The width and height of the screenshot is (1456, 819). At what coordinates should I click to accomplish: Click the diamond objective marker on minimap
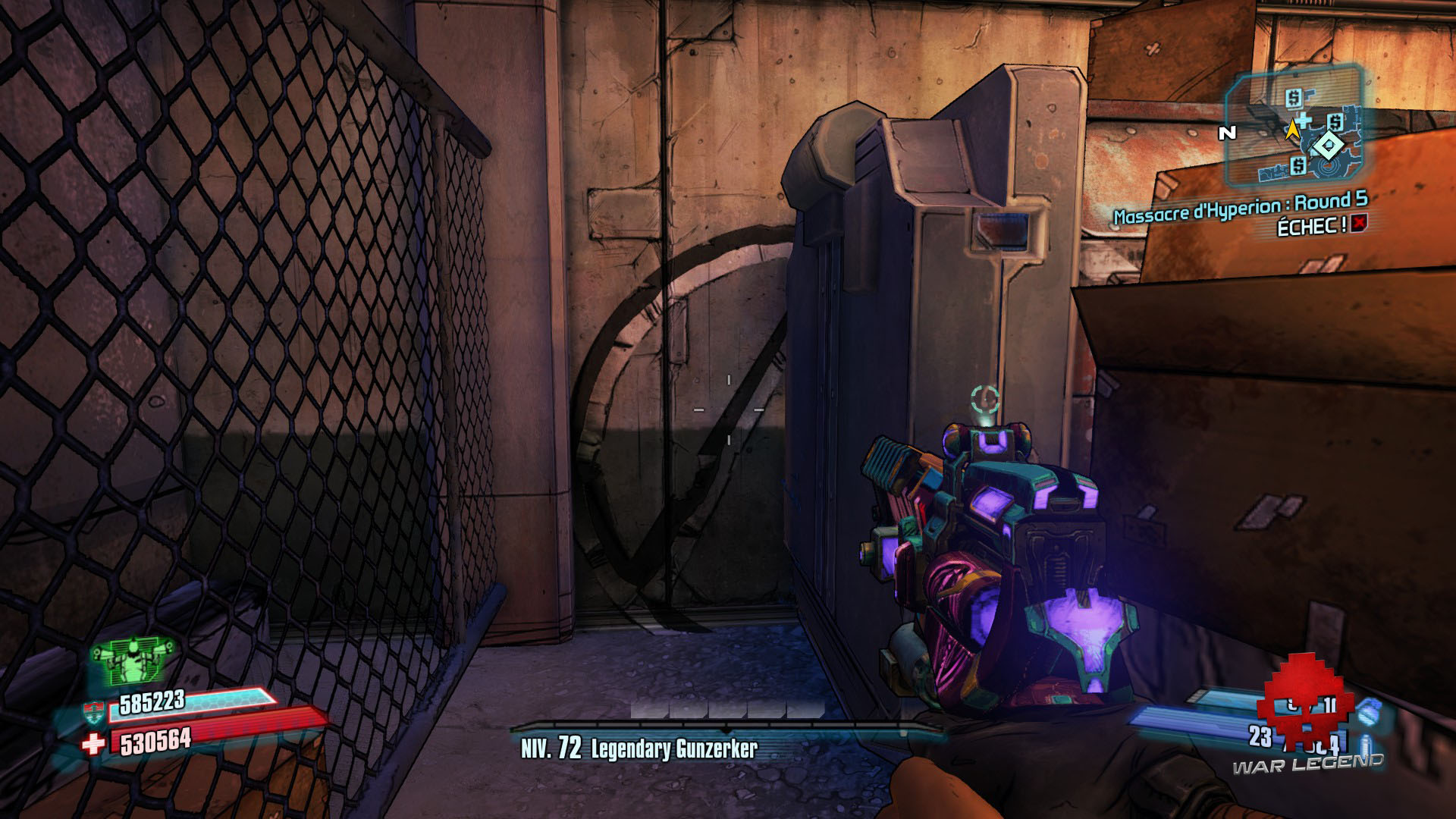click(x=1327, y=145)
